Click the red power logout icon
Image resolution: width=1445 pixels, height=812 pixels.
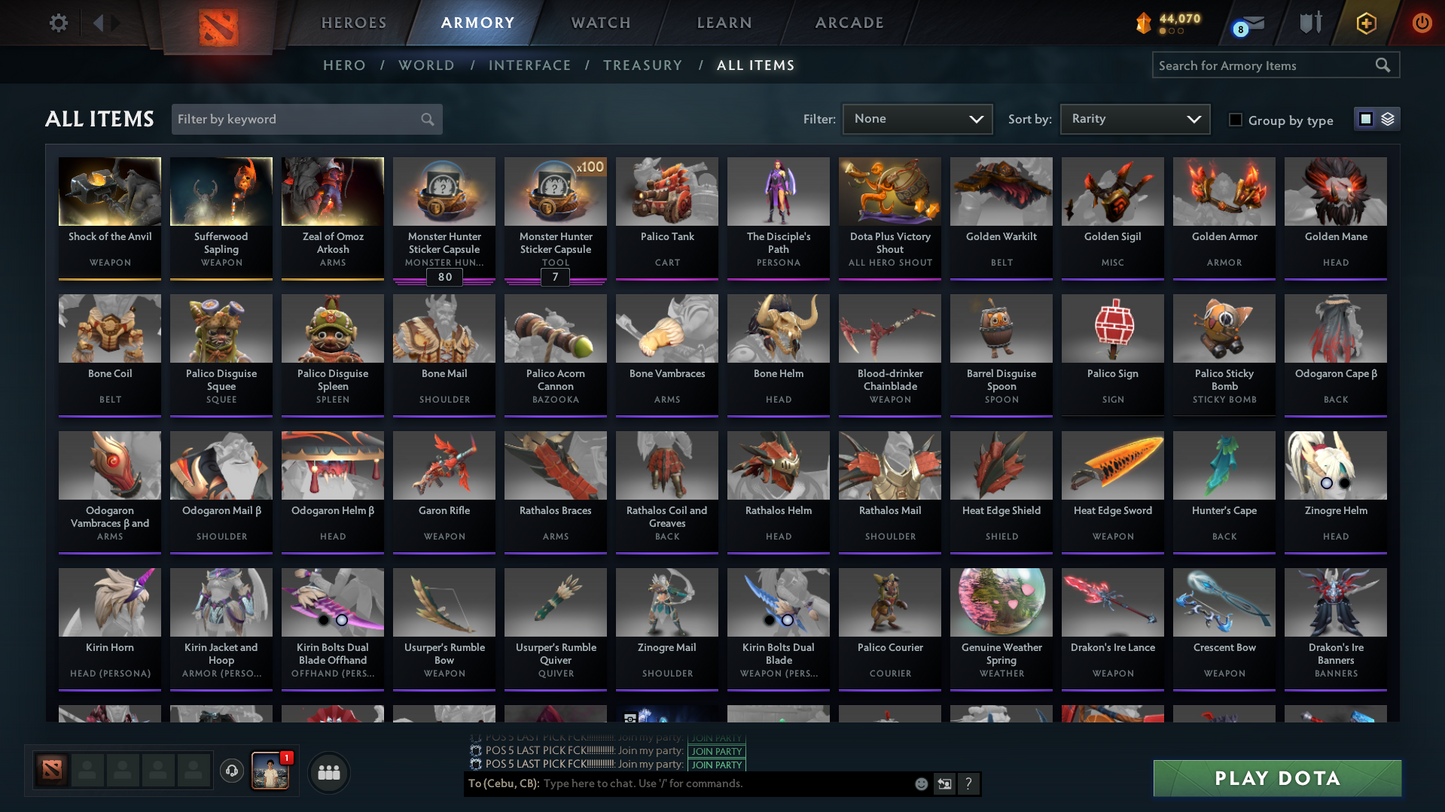click(x=1421, y=22)
